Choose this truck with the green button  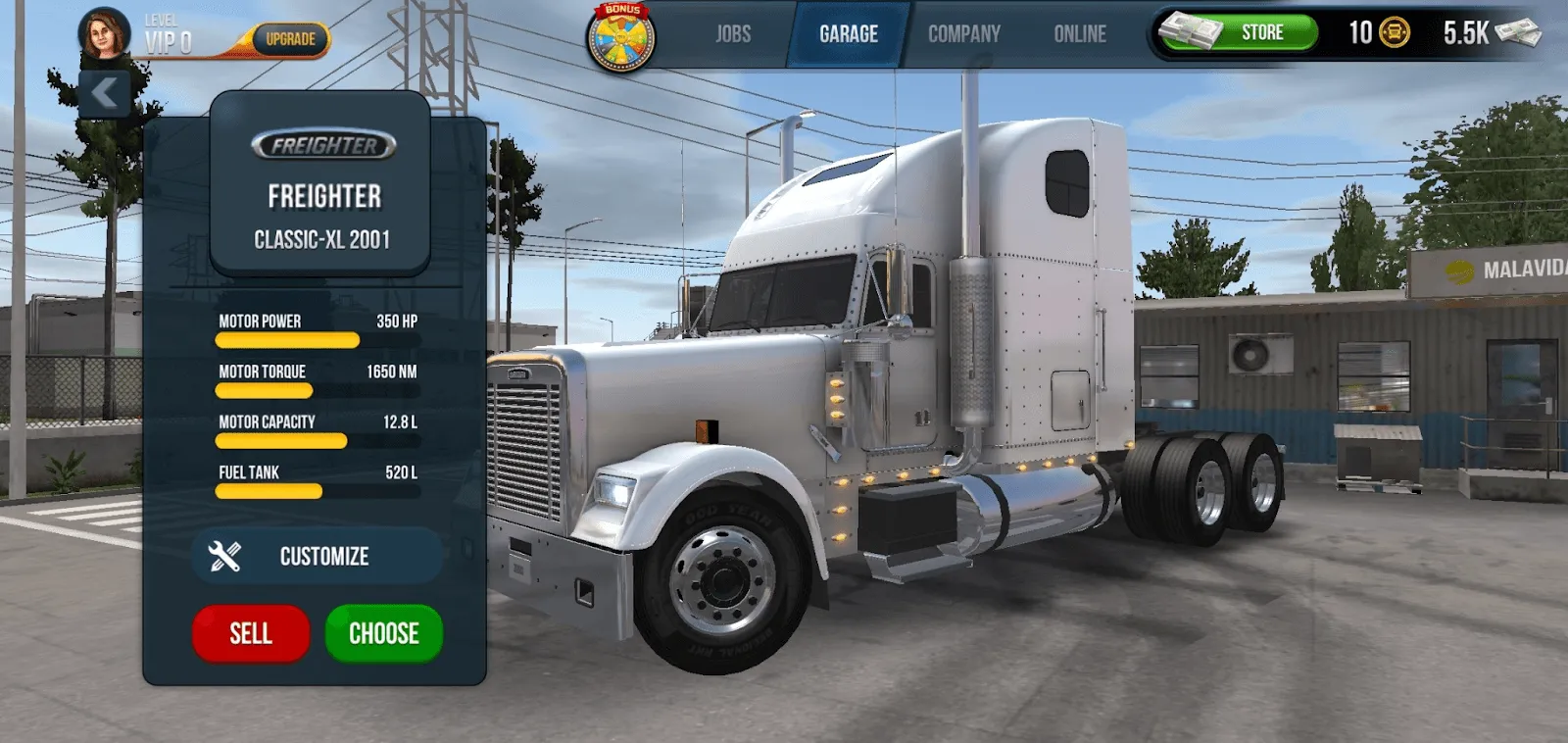(x=383, y=633)
